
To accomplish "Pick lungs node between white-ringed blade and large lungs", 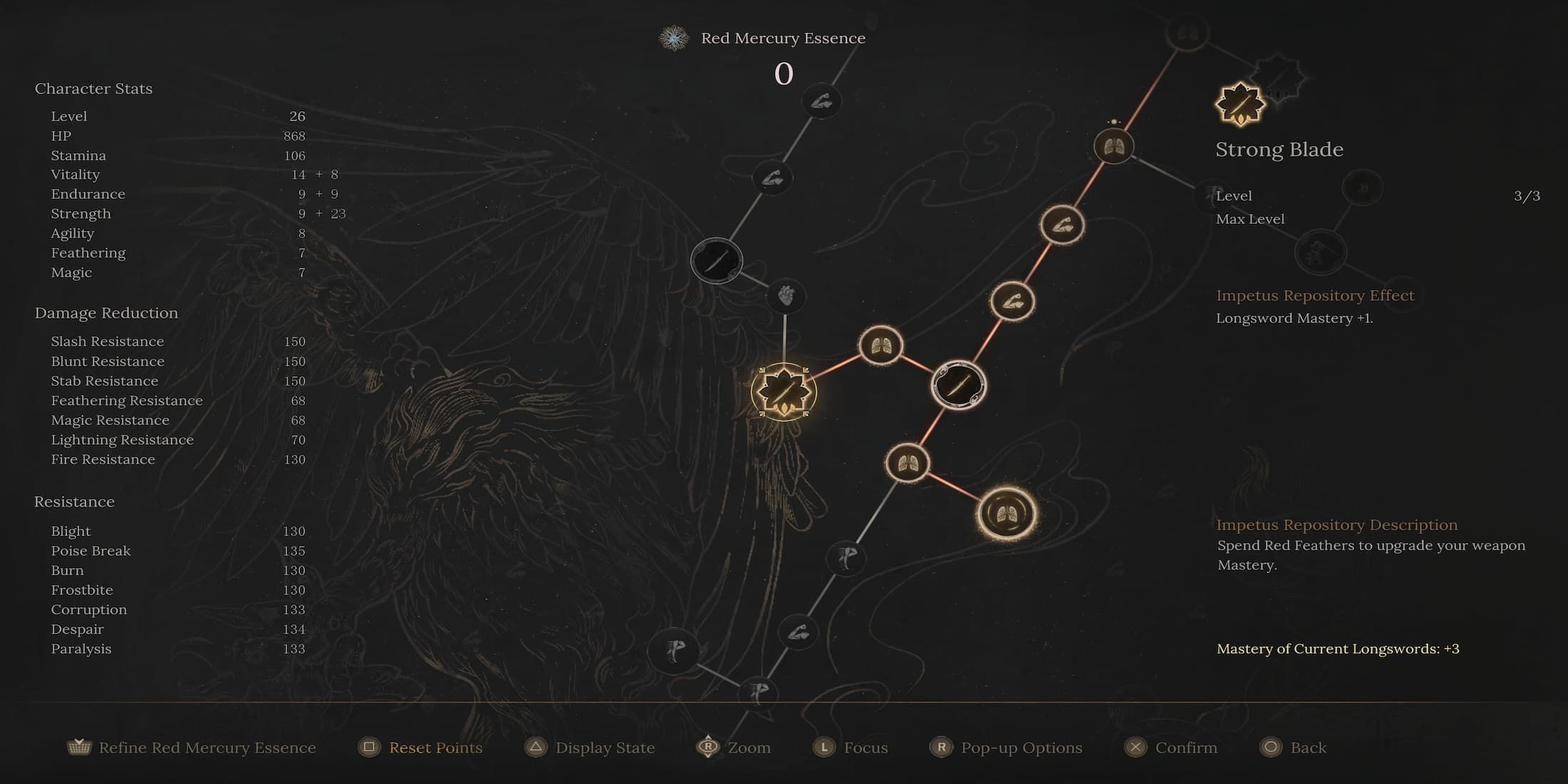I will point(907,463).
